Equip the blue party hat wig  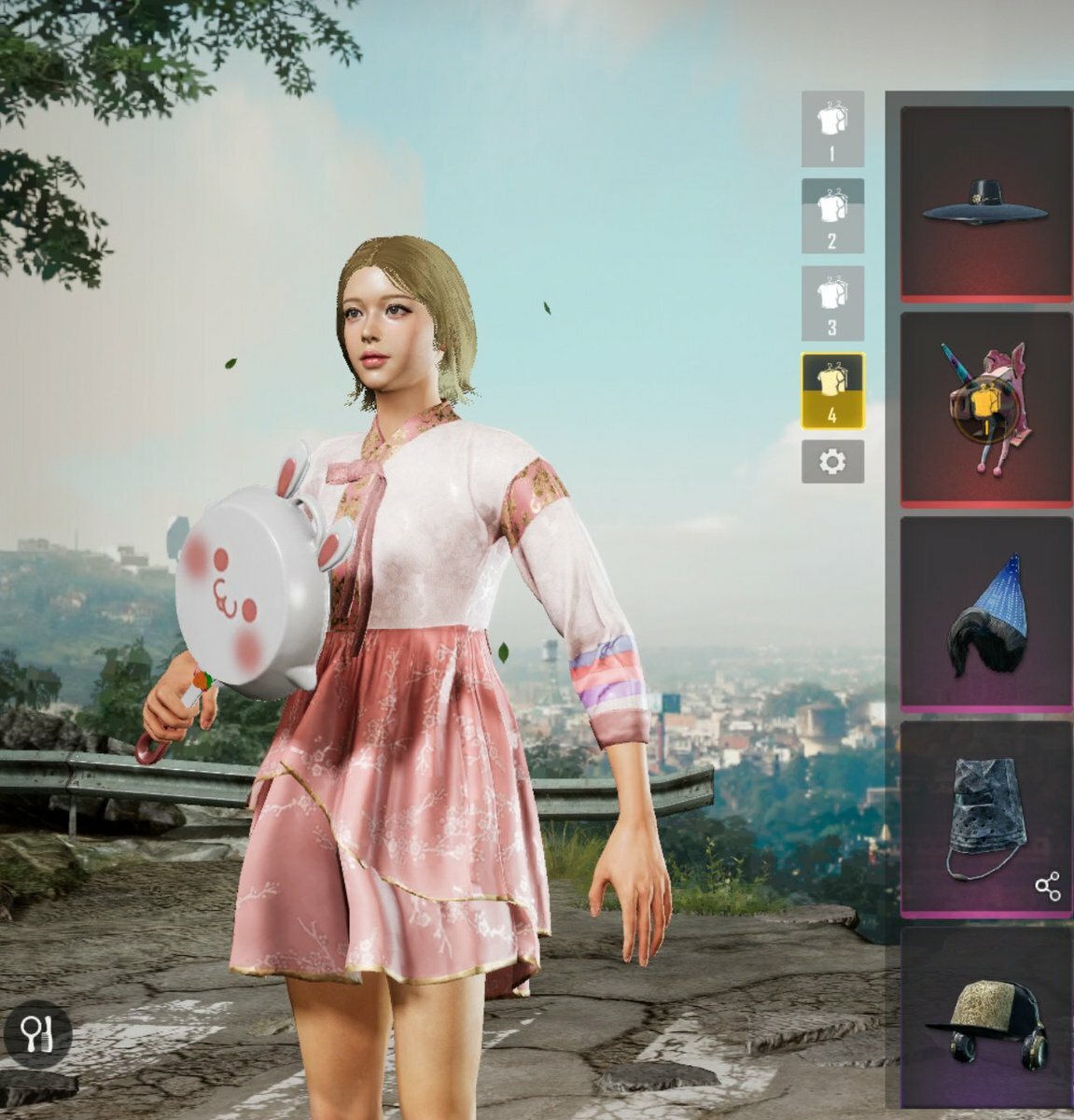pyautogui.click(x=985, y=614)
